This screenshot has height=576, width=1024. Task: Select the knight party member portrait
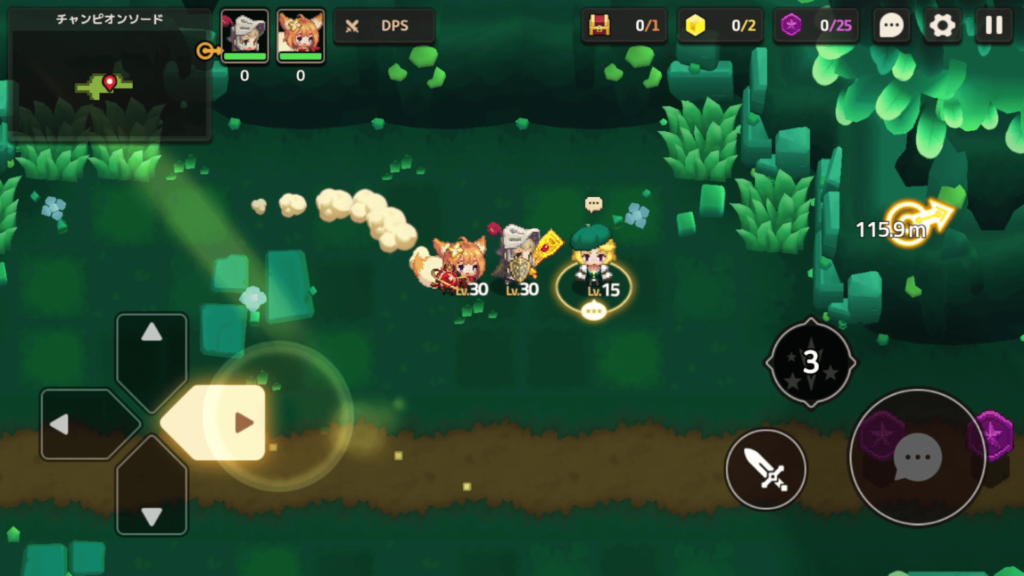244,33
